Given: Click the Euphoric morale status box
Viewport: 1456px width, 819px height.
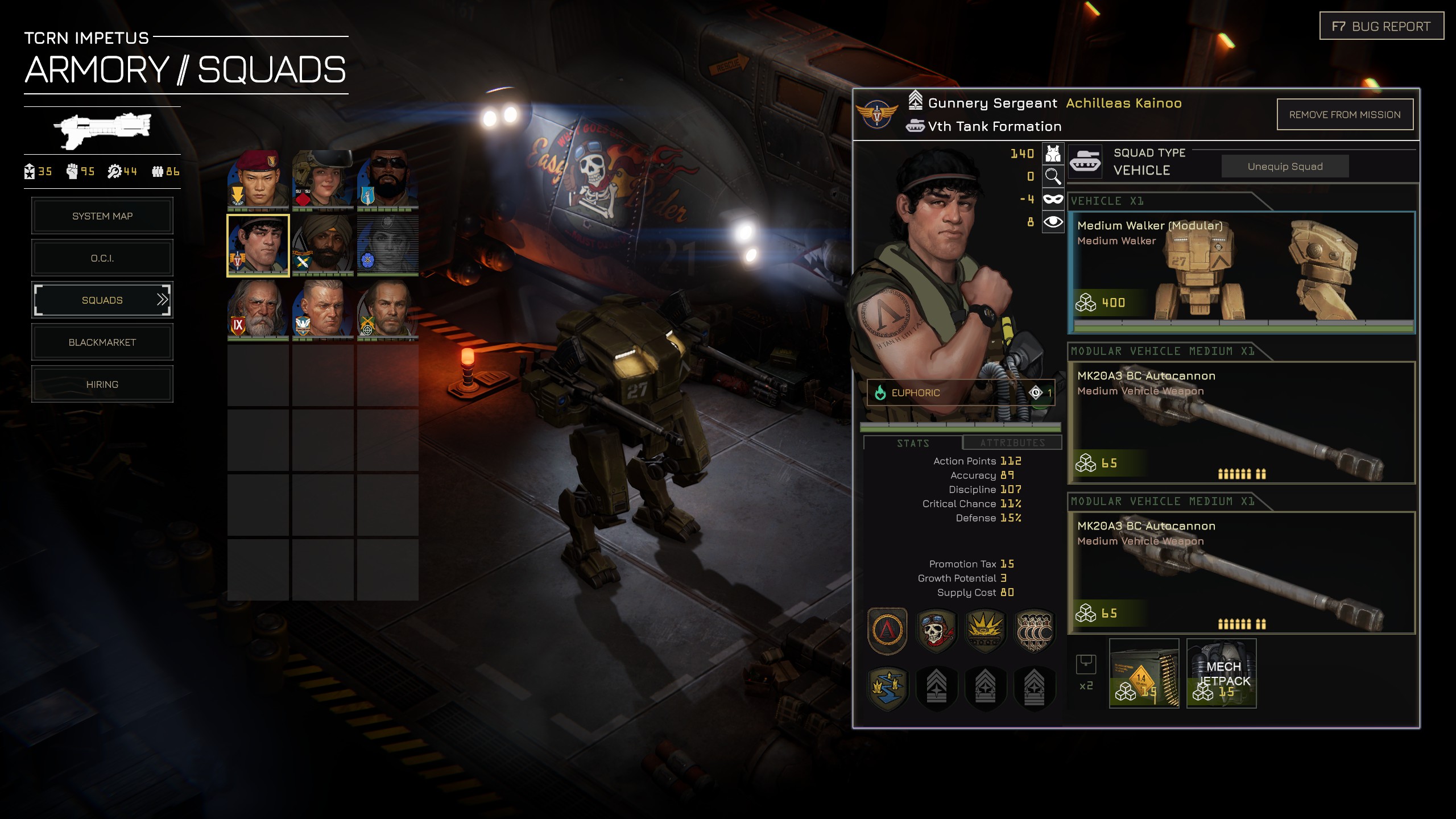Looking at the screenshot, I should pyautogui.click(x=960, y=392).
